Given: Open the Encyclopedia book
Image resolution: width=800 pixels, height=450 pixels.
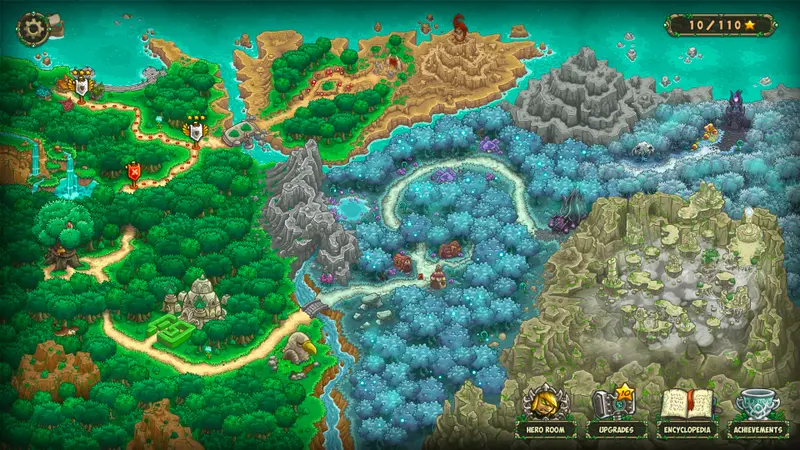Looking at the screenshot, I should click(686, 410).
